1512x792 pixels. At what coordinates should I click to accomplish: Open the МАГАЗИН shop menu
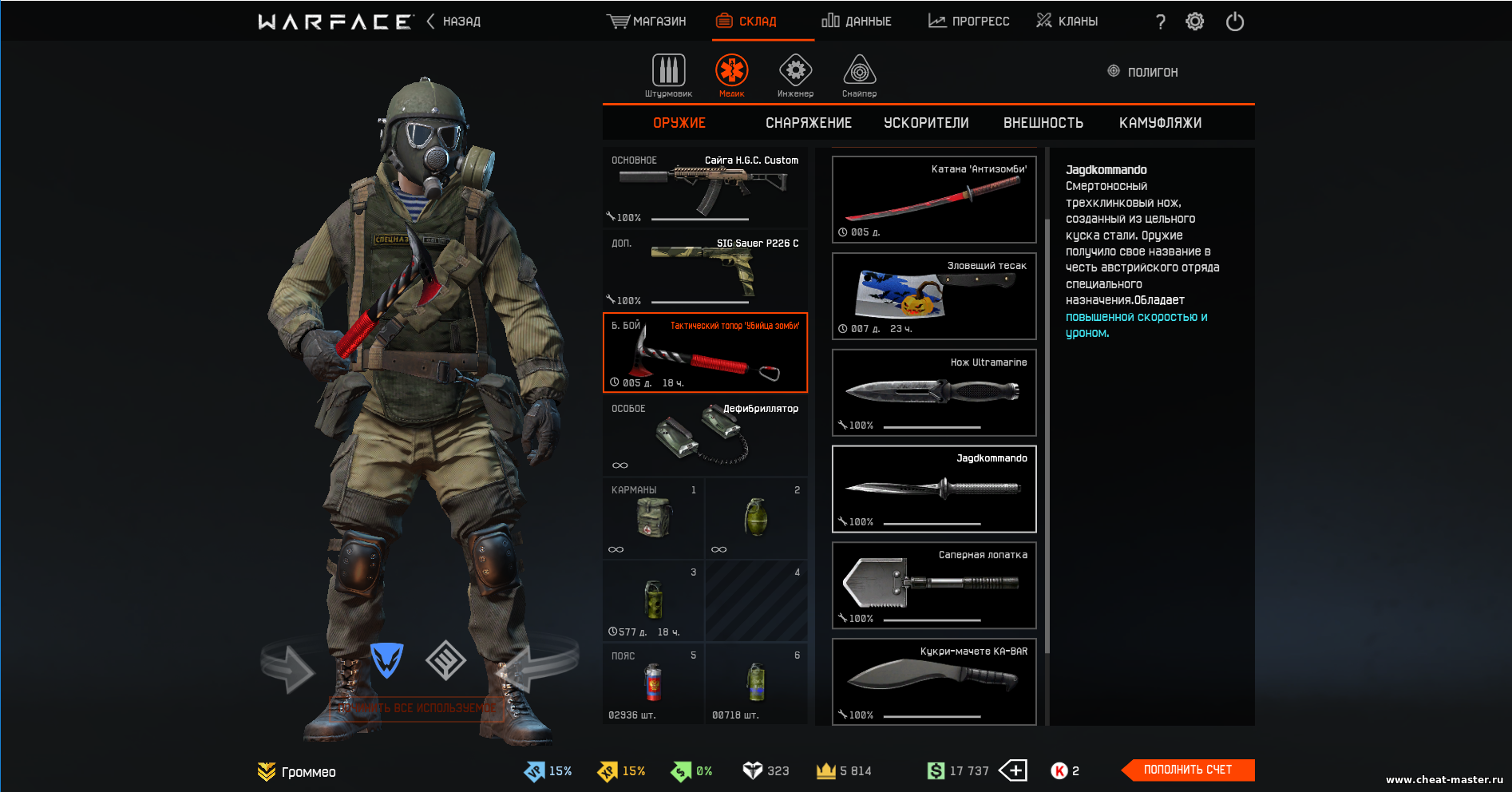pyautogui.click(x=647, y=22)
